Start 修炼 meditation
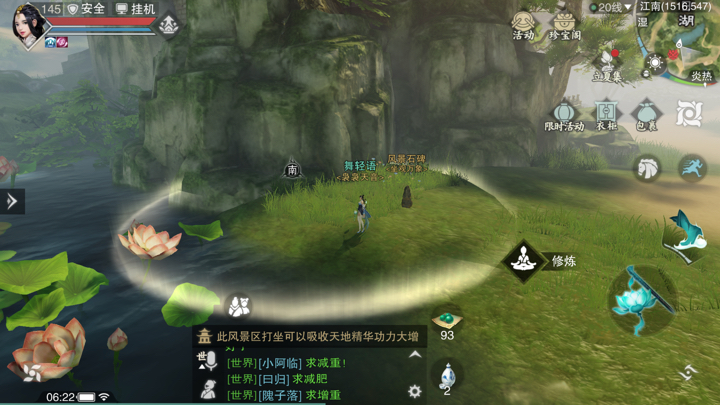 (523, 261)
